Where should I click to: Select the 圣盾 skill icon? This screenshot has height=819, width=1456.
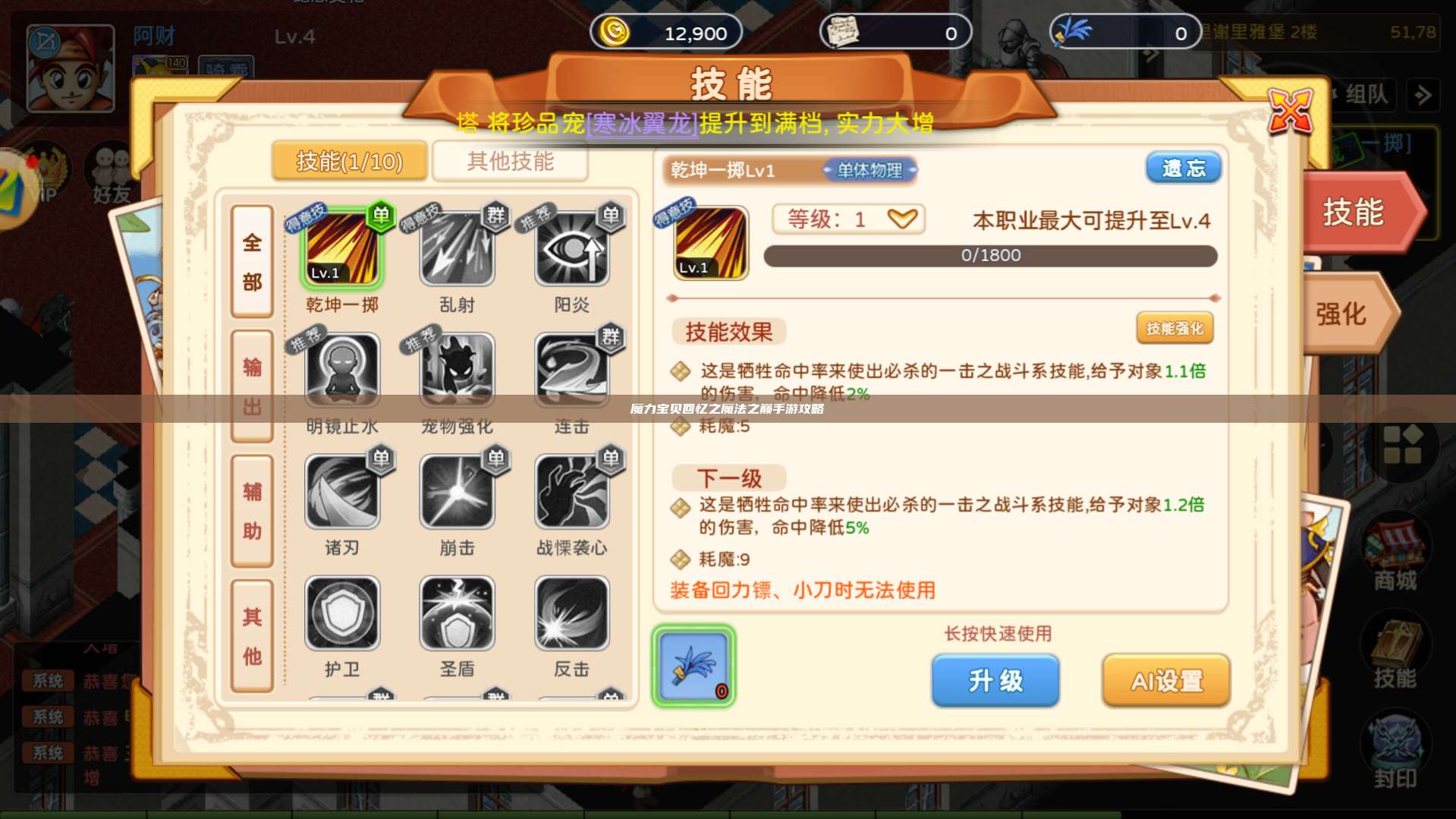(x=457, y=611)
